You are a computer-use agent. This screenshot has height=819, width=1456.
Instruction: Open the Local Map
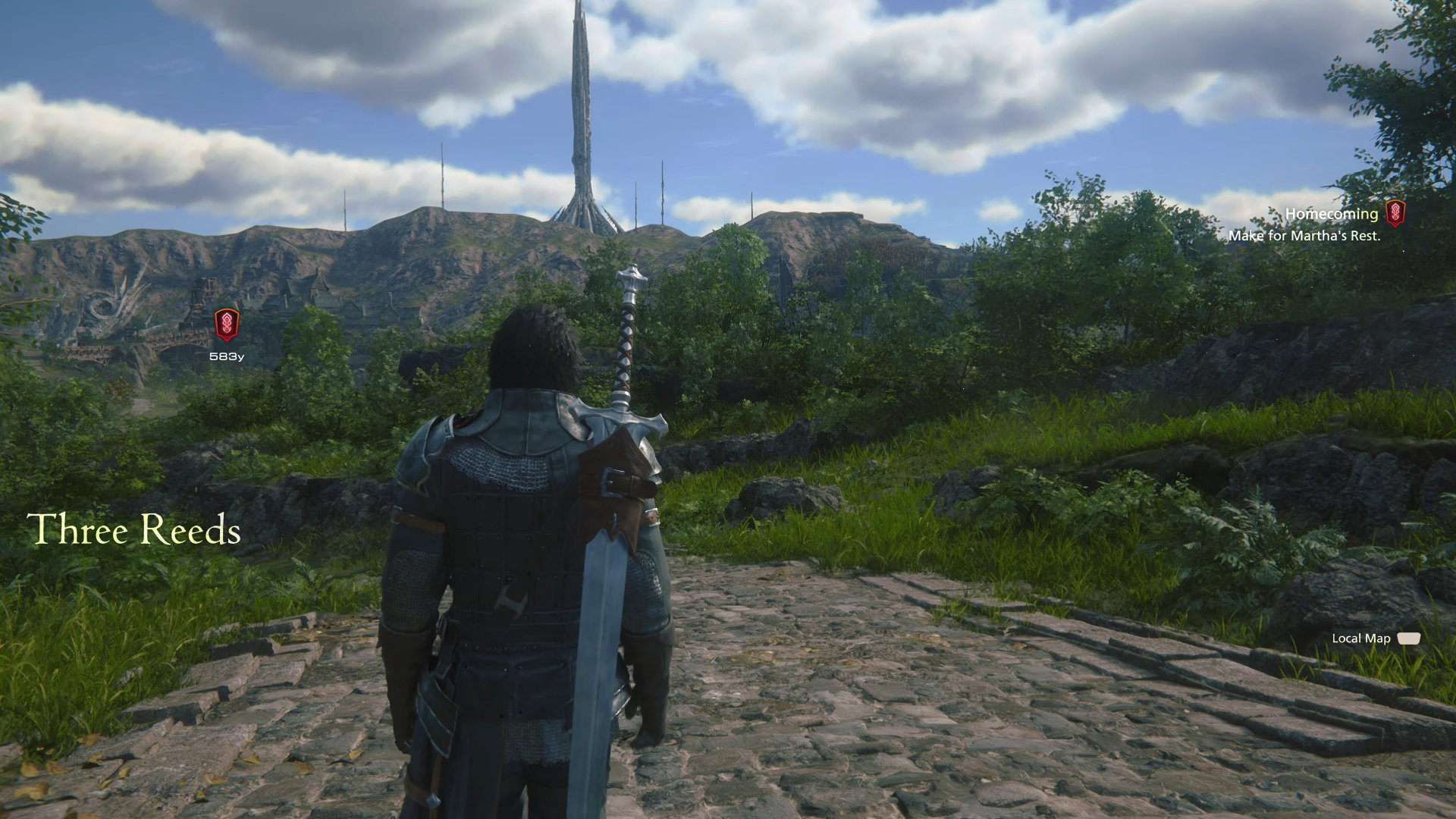tap(1375, 639)
